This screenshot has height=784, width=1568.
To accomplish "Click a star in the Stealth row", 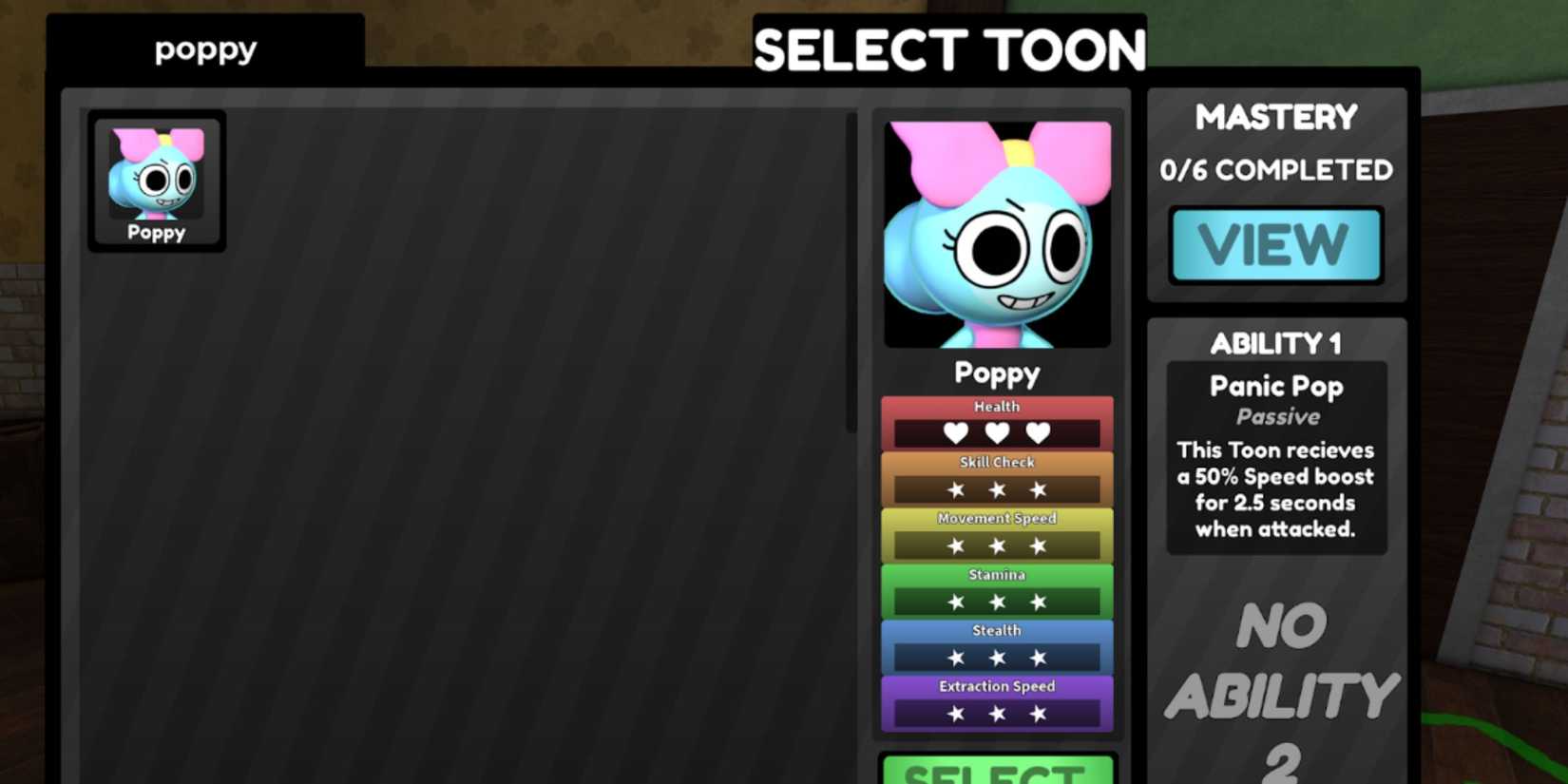I will tap(996, 657).
